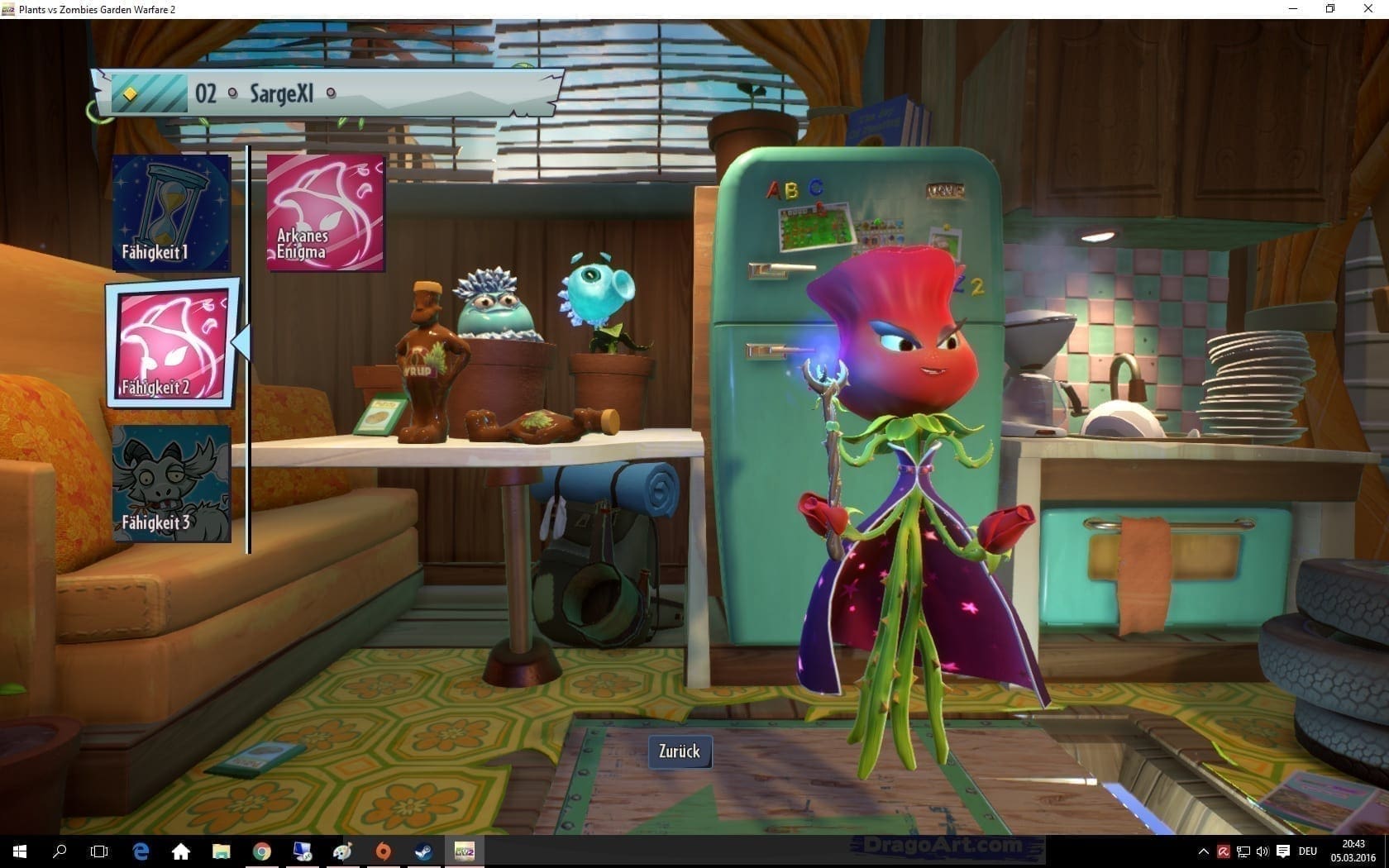The width and height of the screenshot is (1389, 868).
Task: Equip the Arkanes Enigma ability
Action: coord(326,212)
